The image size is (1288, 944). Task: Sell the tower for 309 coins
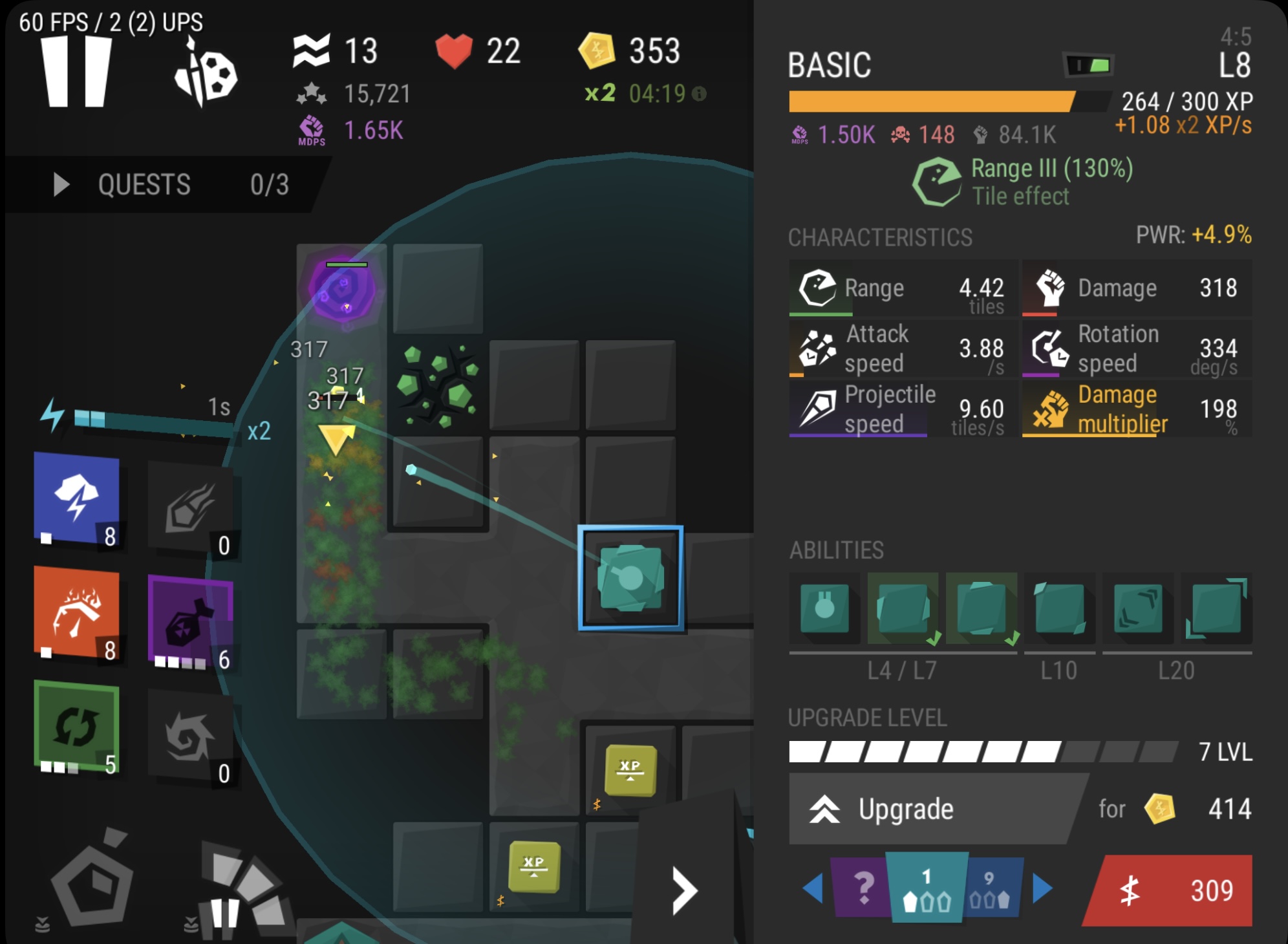pos(1169,891)
